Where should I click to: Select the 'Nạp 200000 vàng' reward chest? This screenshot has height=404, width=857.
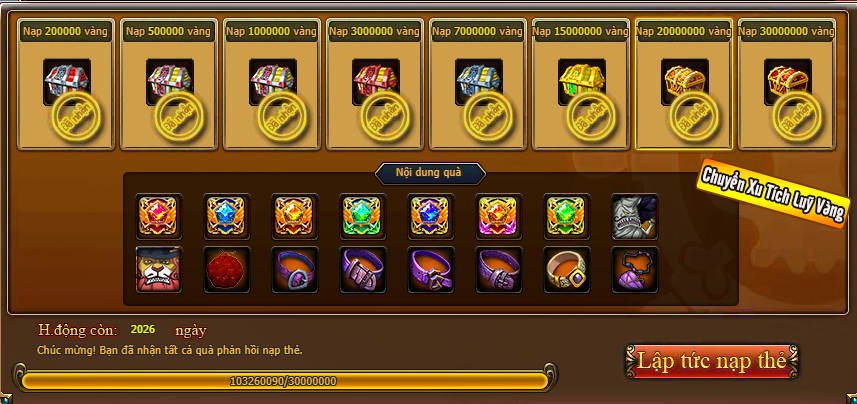tap(67, 81)
